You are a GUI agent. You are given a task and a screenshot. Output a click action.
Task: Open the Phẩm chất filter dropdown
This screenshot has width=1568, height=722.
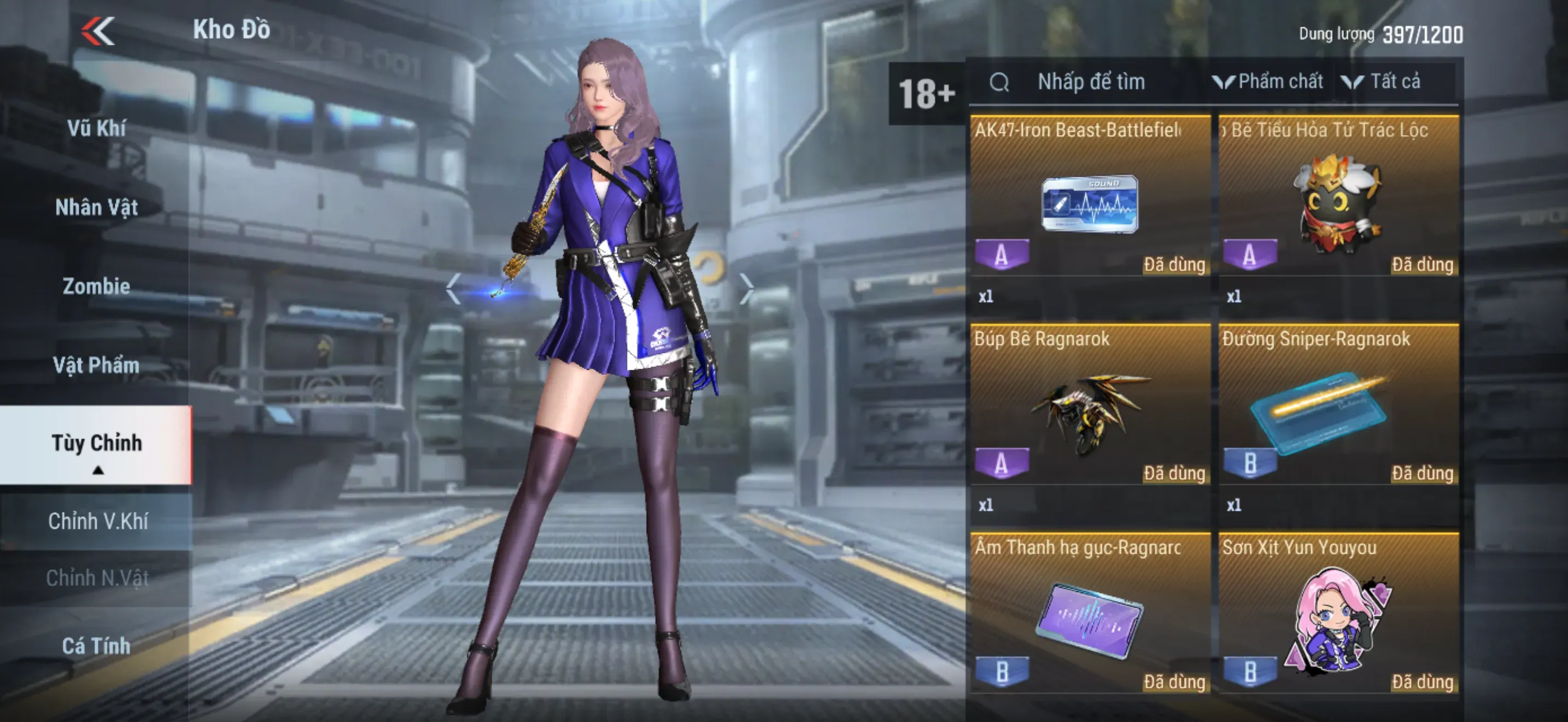pyautogui.click(x=1268, y=81)
